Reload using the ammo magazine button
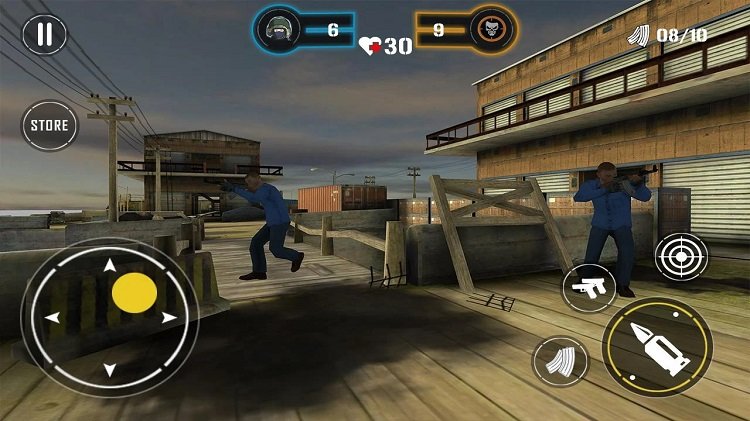 [560, 361]
